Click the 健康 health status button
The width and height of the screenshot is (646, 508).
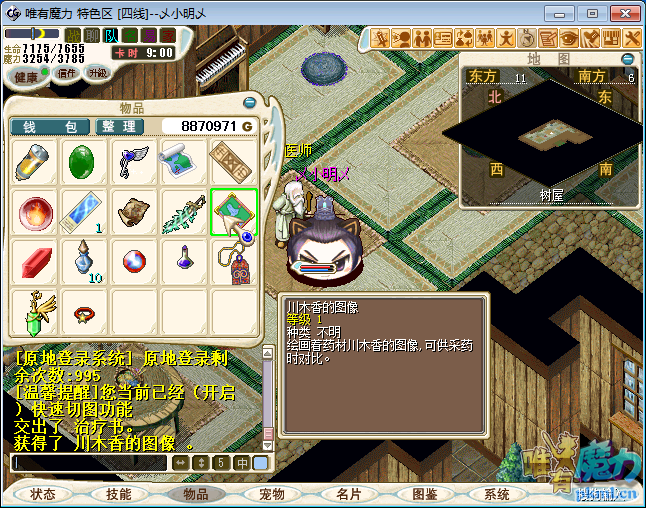[26, 76]
